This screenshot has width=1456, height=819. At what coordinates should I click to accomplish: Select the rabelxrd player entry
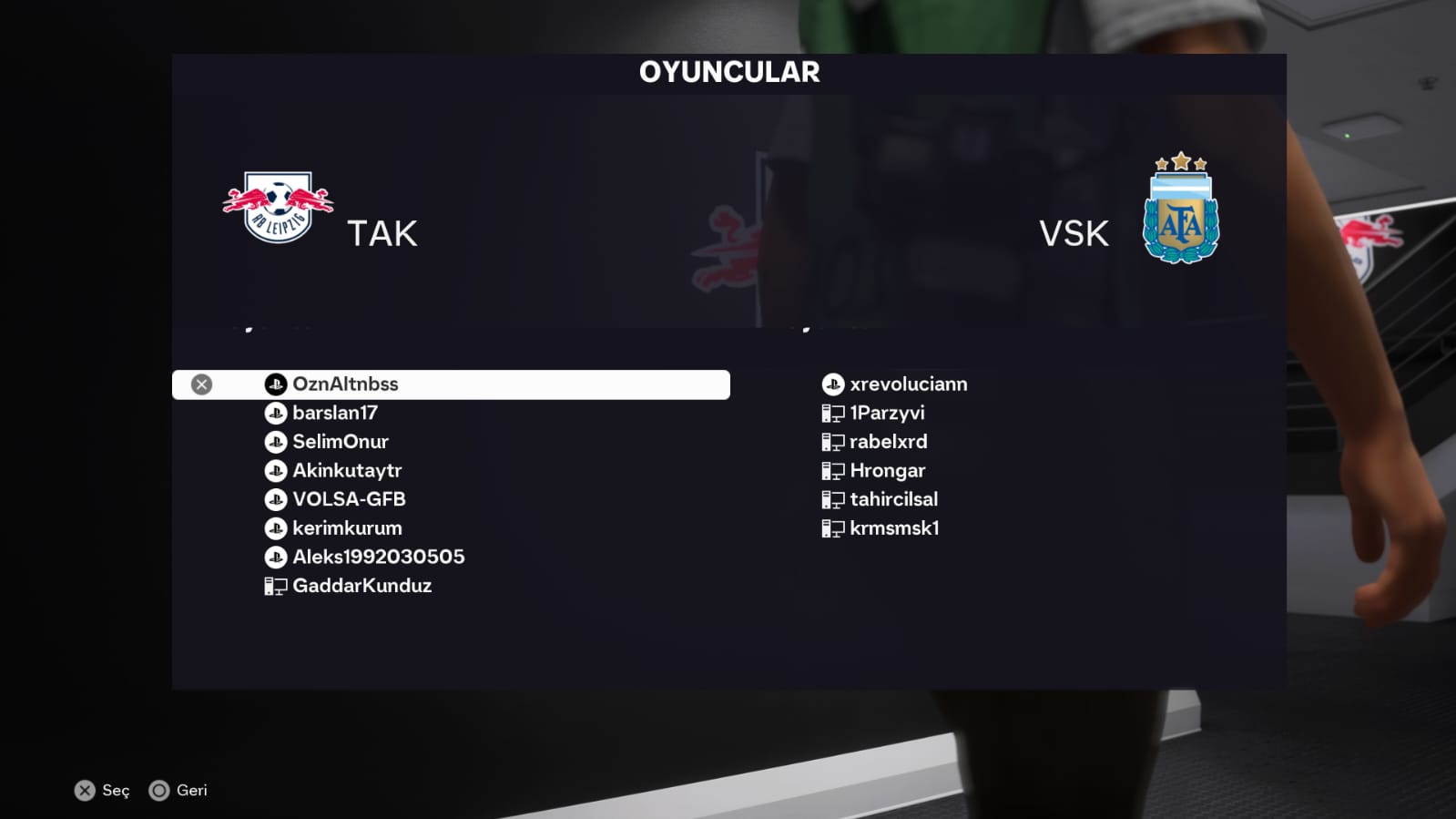tap(888, 442)
